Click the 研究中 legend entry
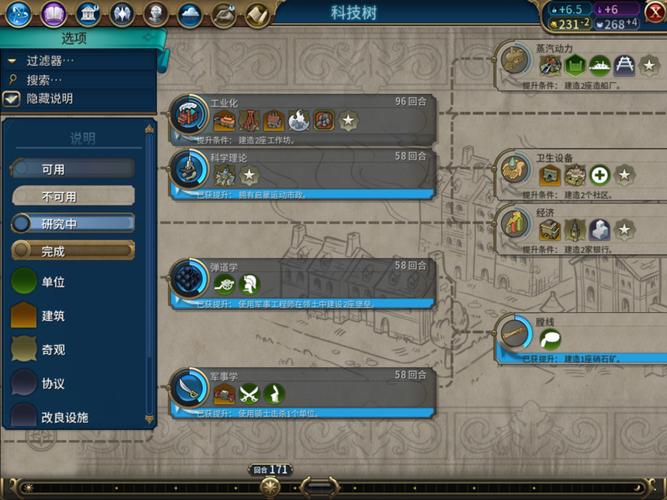 pos(72,223)
